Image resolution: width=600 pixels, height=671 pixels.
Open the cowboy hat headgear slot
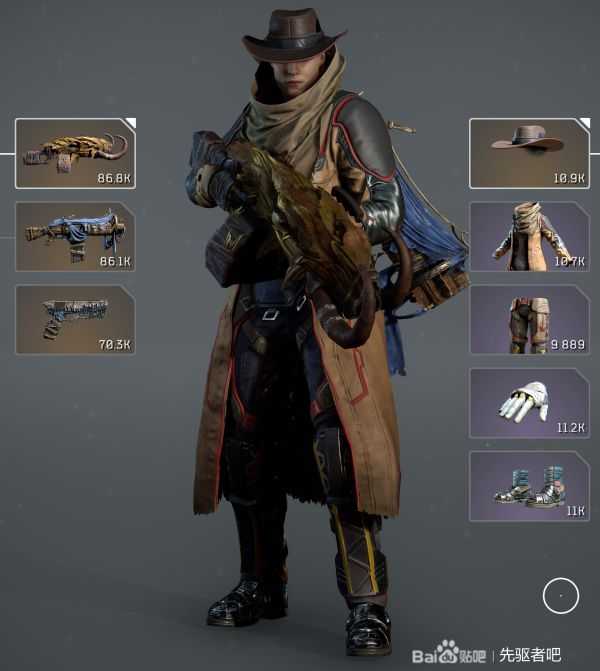pyautogui.click(x=529, y=153)
